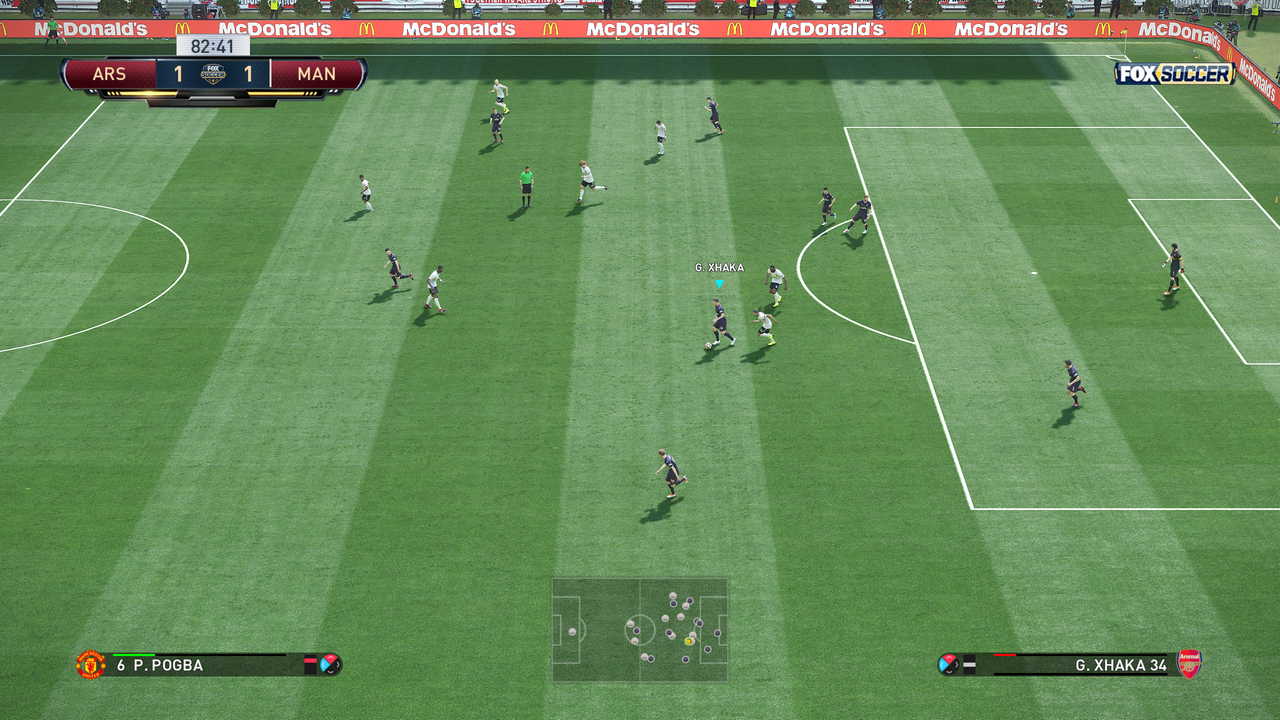Expand the match timer showing 82:41

pyautogui.click(x=213, y=45)
